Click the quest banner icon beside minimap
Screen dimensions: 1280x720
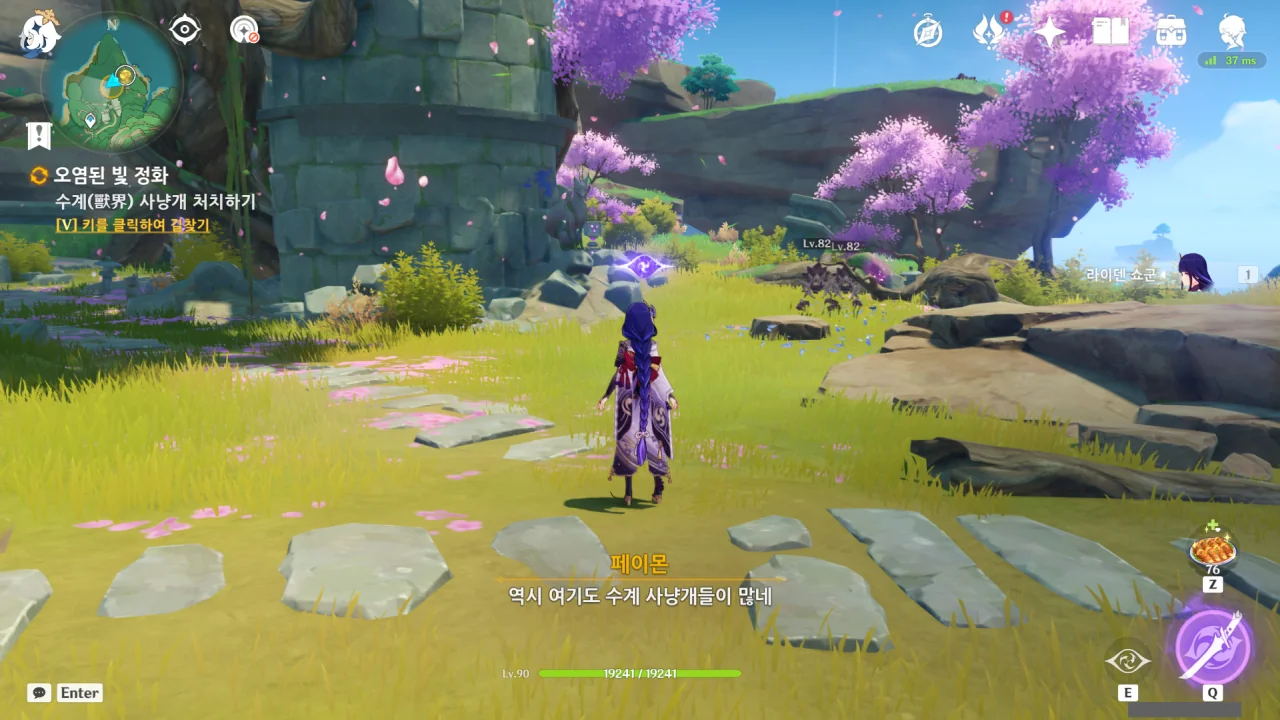39,136
